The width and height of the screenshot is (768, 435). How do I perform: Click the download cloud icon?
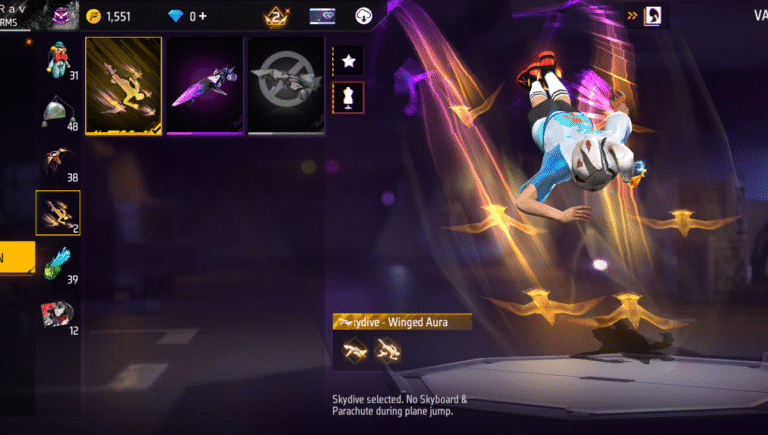click(364, 16)
